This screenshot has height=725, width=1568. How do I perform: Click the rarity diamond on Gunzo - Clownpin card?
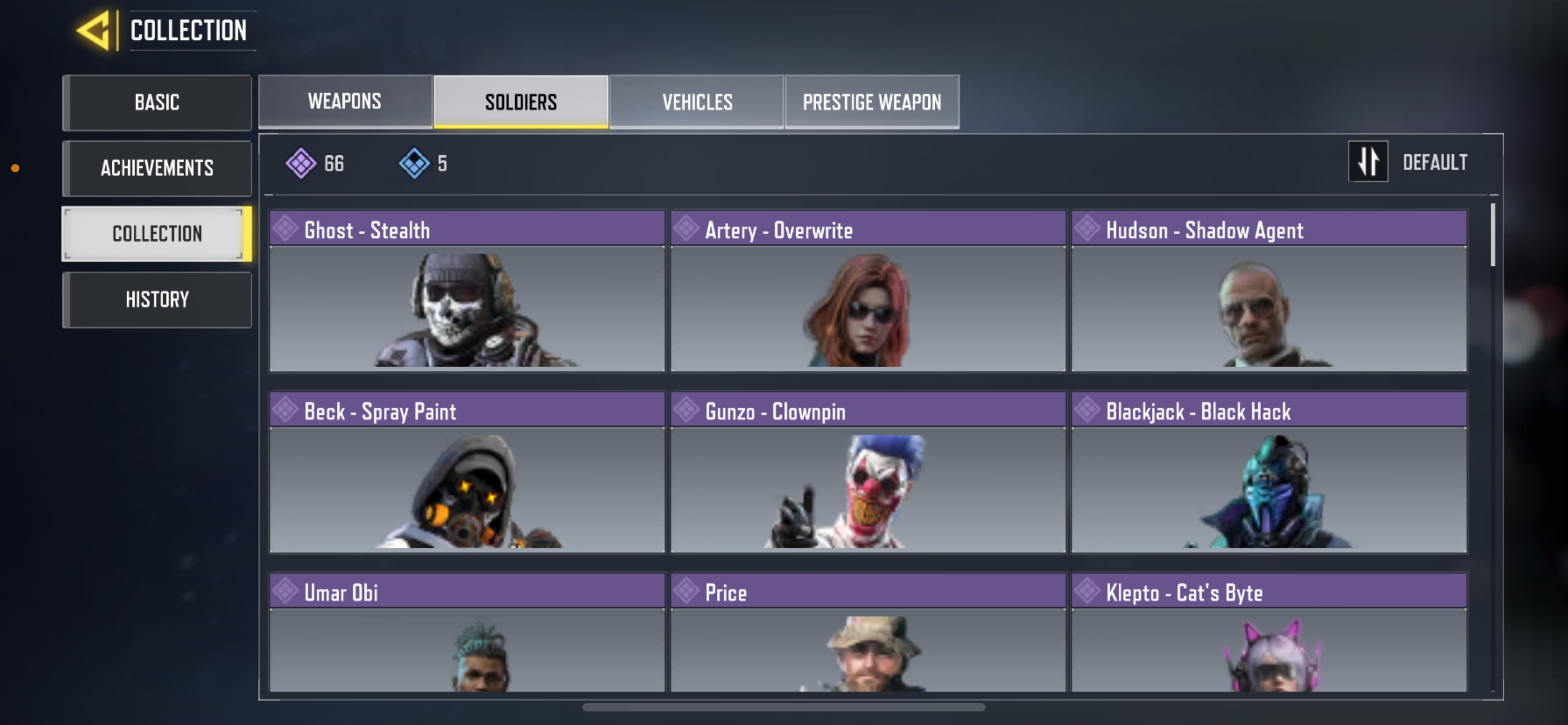pos(686,410)
